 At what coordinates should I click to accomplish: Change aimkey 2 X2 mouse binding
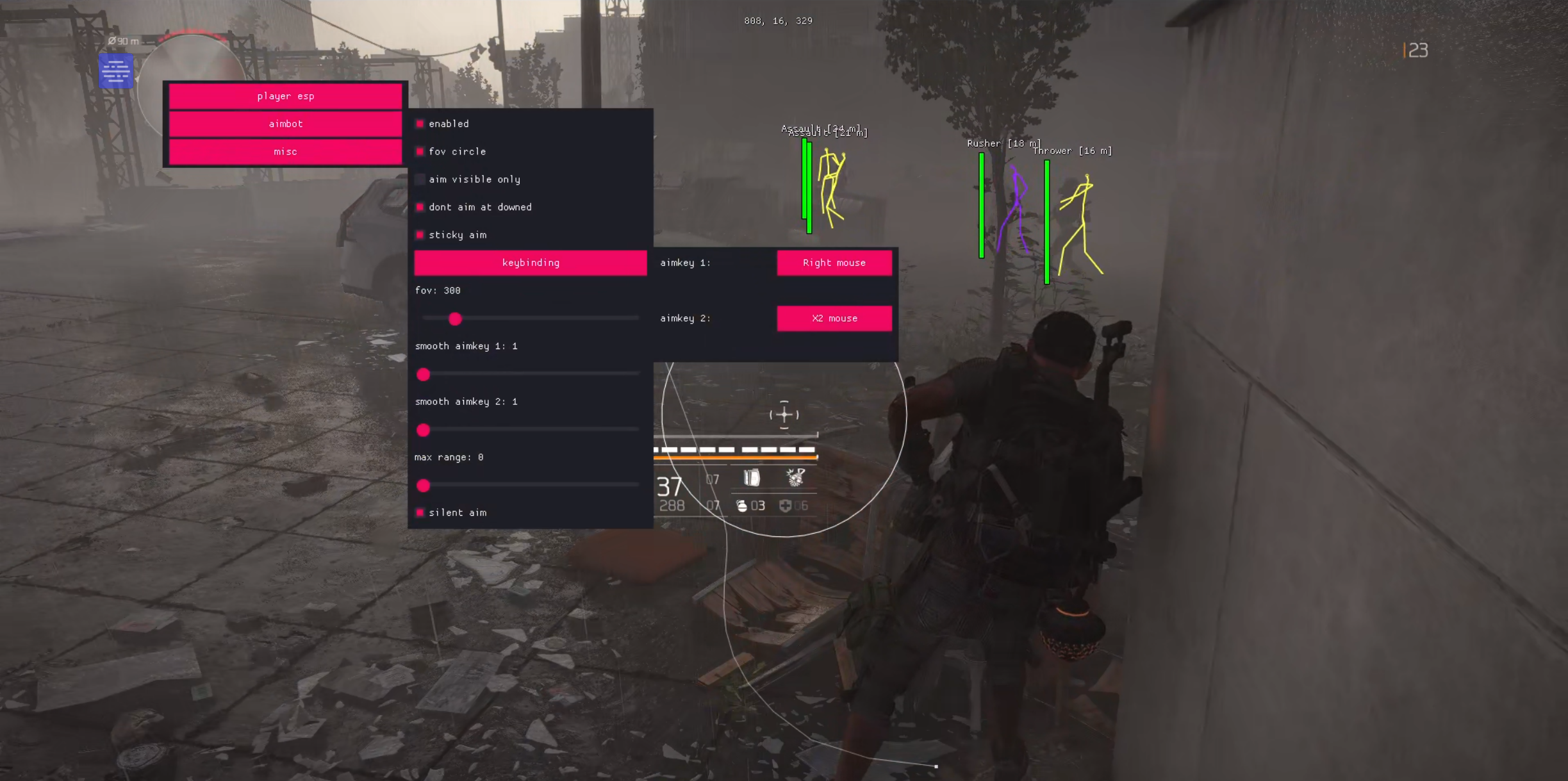click(834, 318)
